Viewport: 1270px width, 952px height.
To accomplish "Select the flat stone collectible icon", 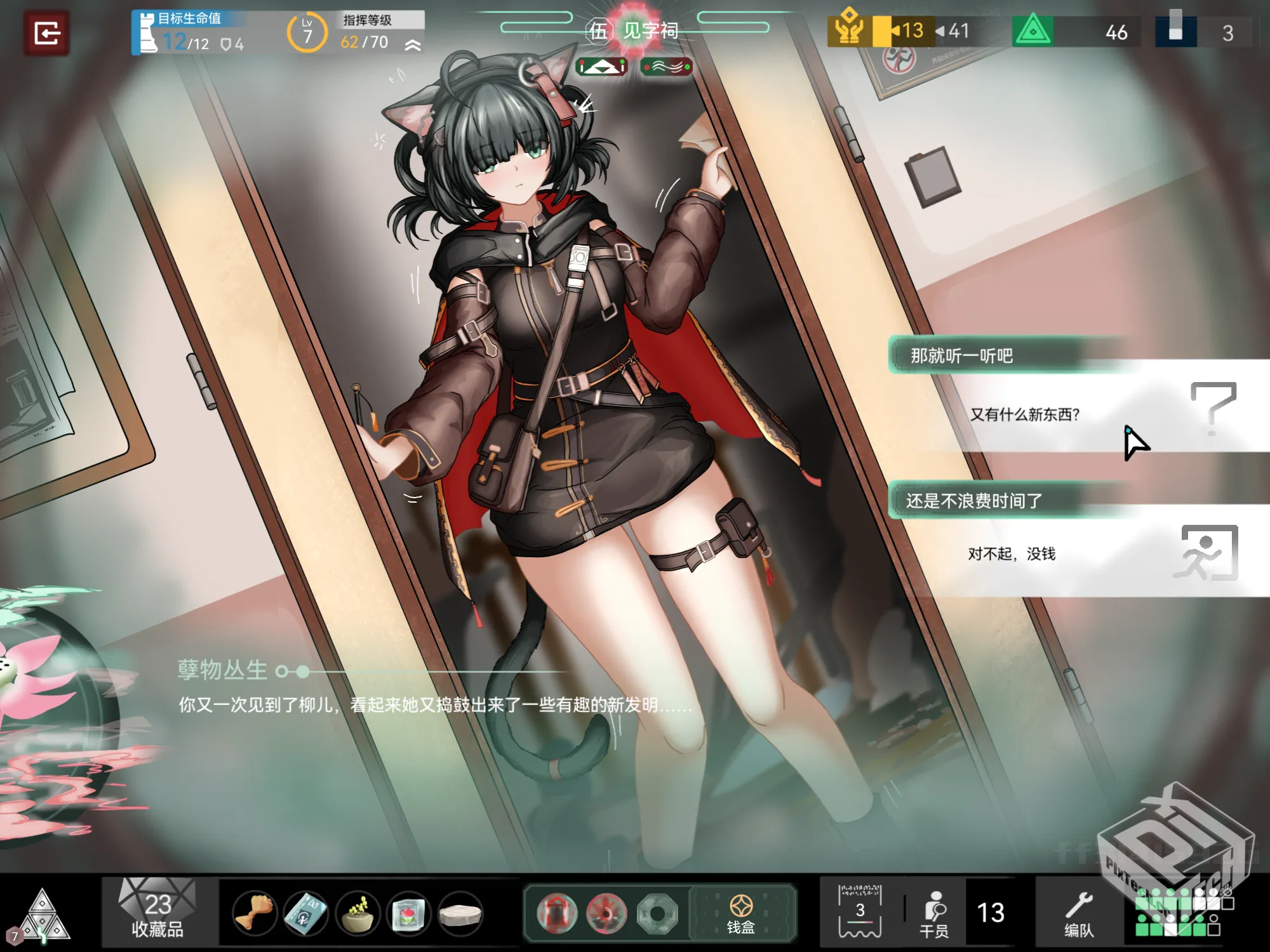I will click(x=460, y=913).
